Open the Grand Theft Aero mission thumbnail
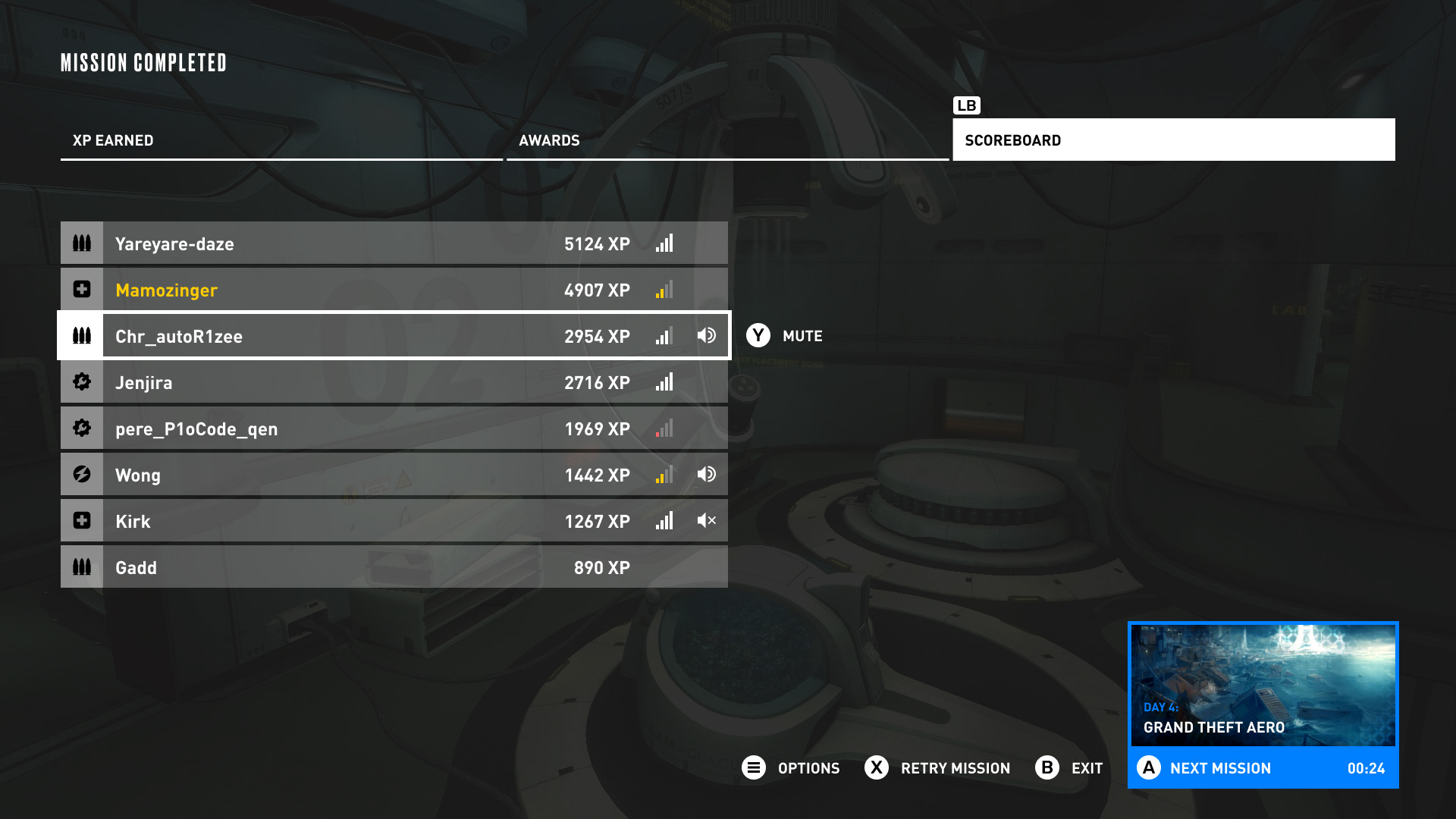 point(1262,685)
